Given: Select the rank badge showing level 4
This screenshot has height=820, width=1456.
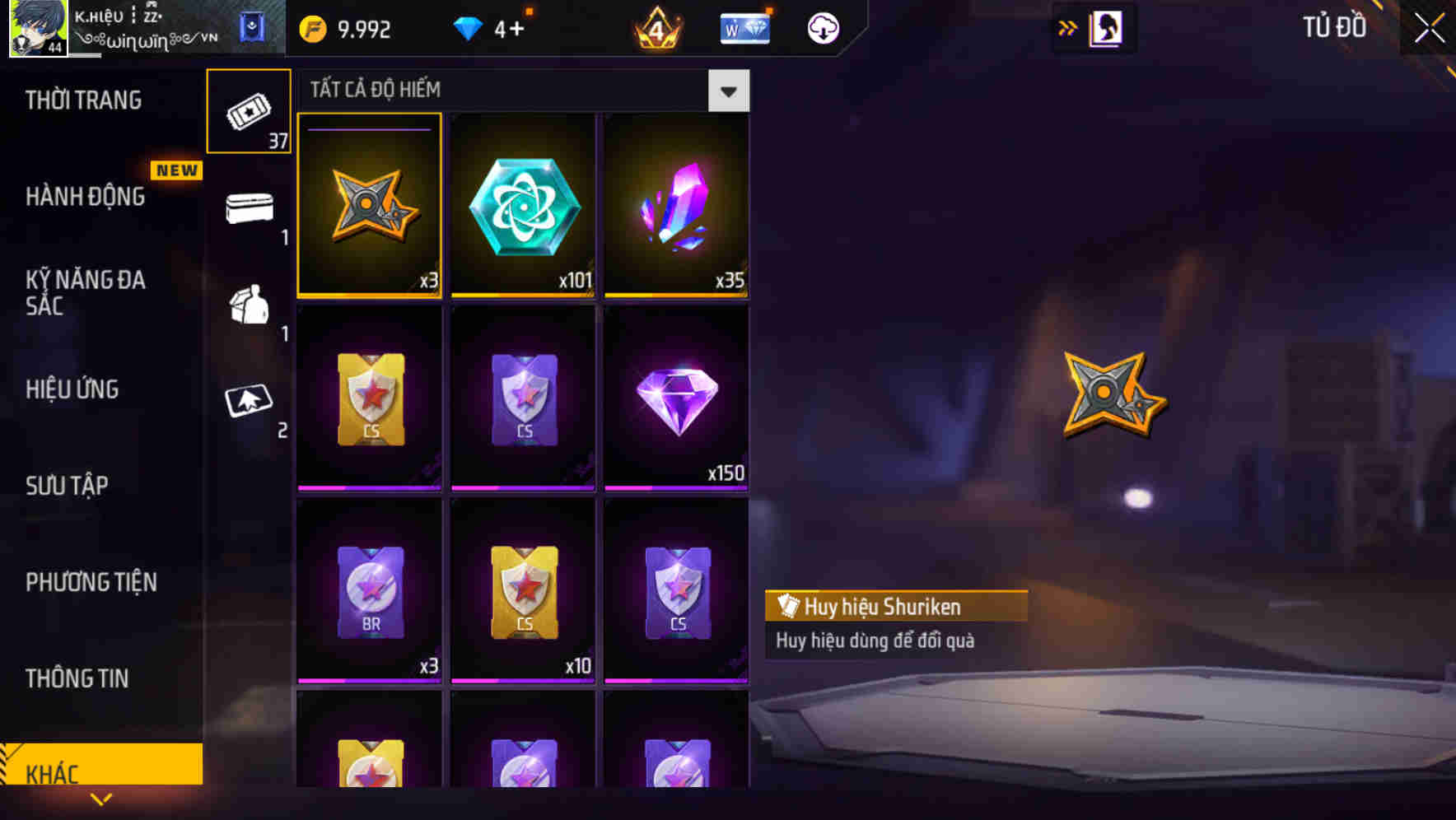Looking at the screenshot, I should click(655, 27).
